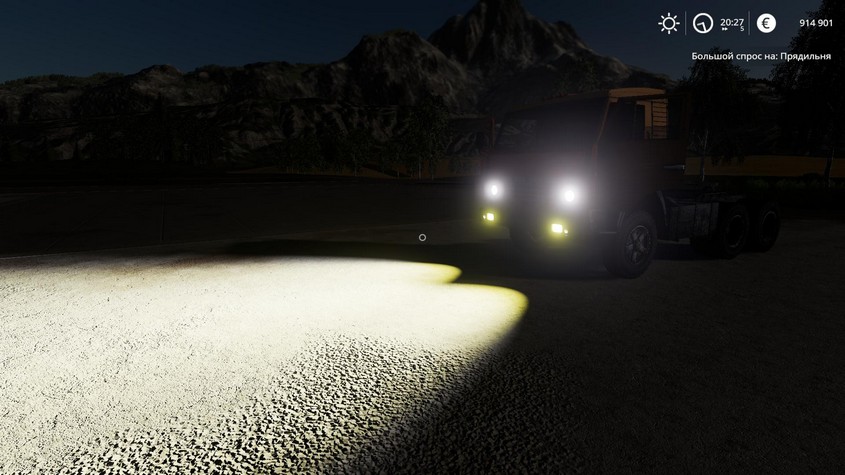Open the euro money icon
This screenshot has height=475, width=845.
pyautogui.click(x=766, y=22)
